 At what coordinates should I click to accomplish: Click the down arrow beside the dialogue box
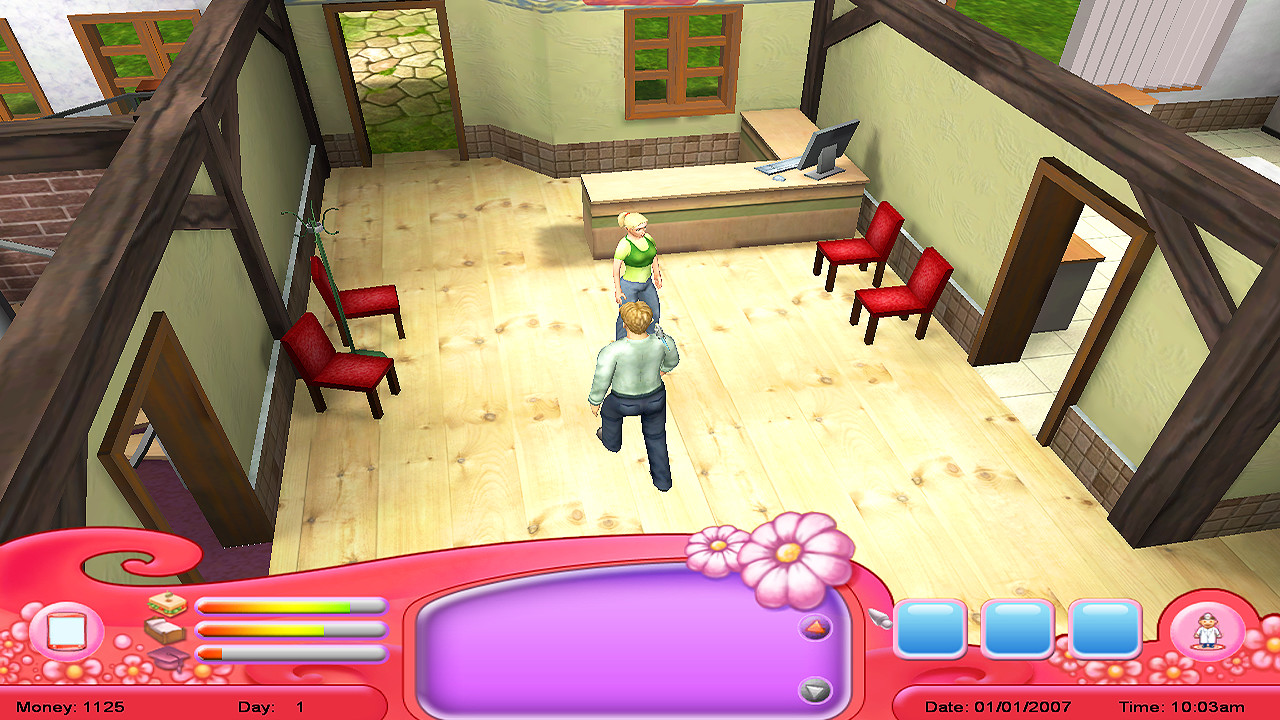(x=814, y=687)
